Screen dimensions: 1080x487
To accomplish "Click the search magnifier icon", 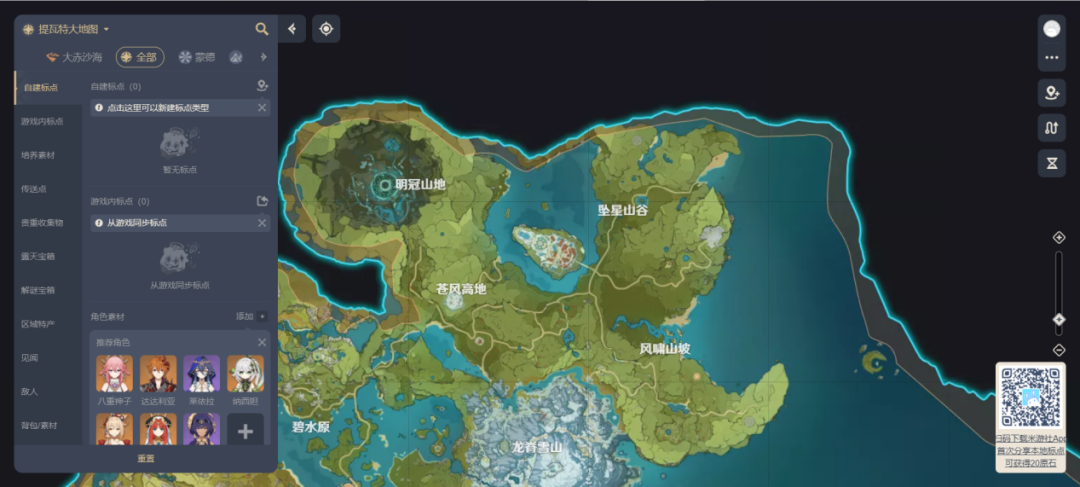I will [262, 29].
